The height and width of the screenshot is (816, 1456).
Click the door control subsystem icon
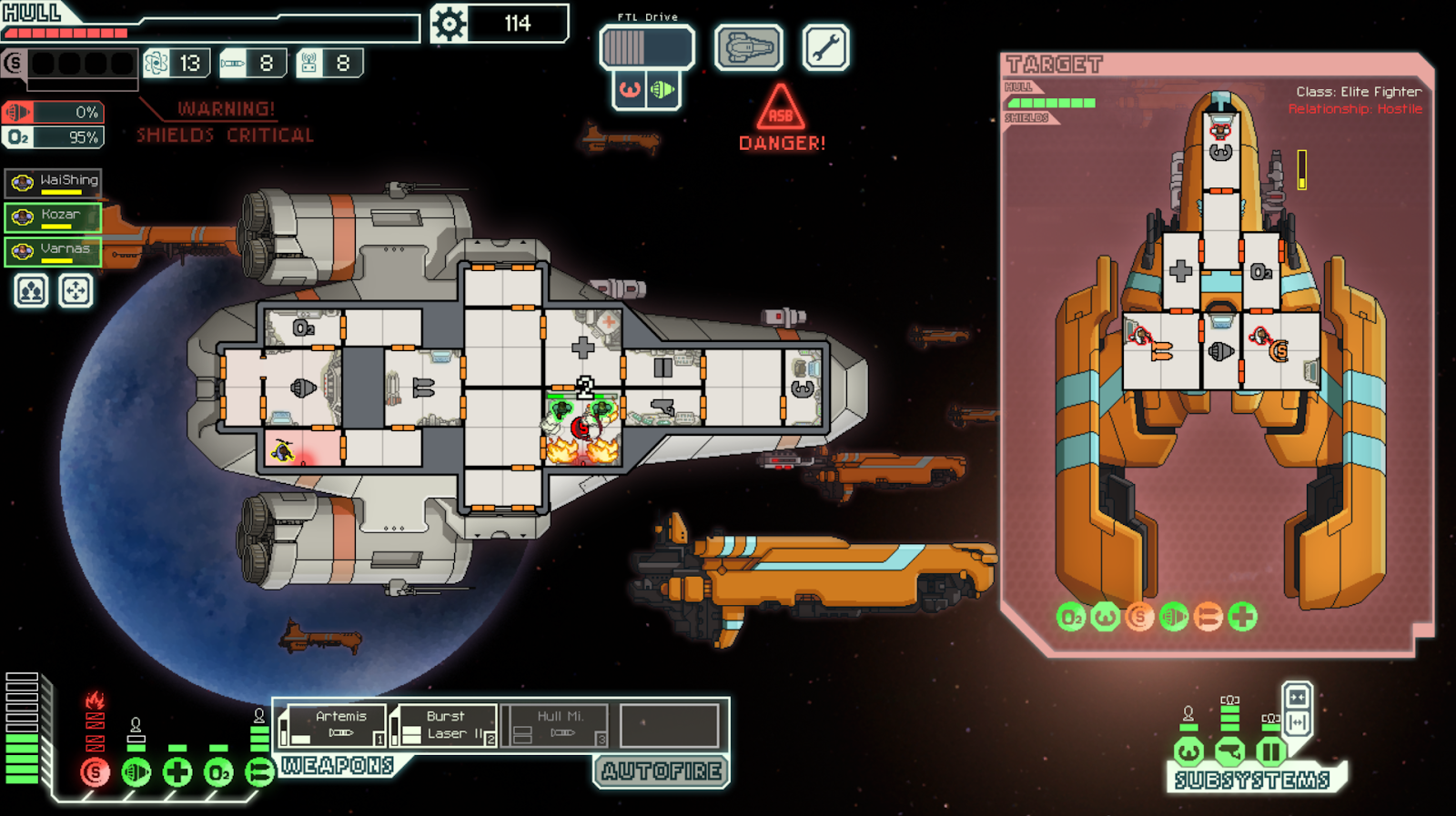[x=1271, y=751]
